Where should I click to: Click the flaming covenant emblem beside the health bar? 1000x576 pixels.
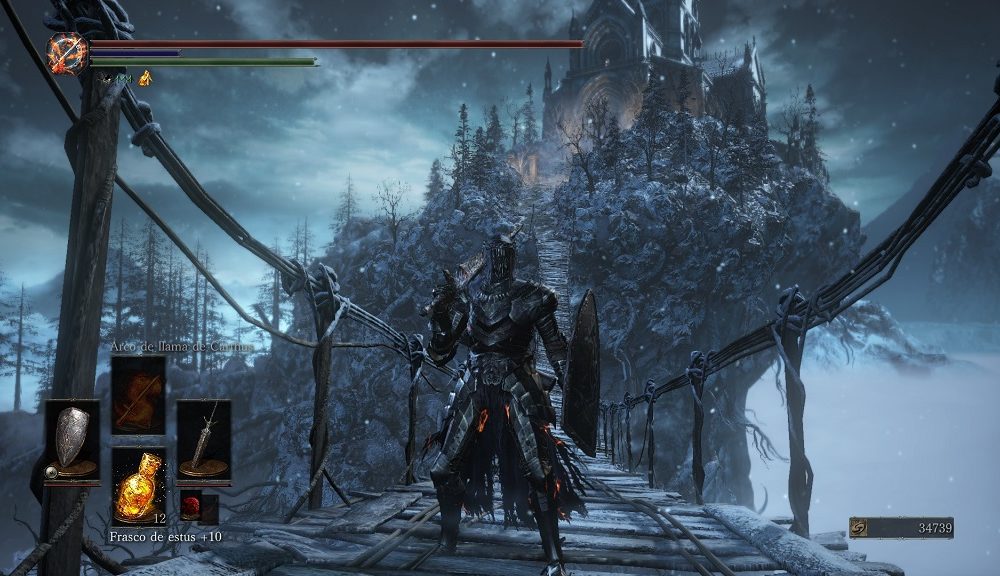point(68,53)
